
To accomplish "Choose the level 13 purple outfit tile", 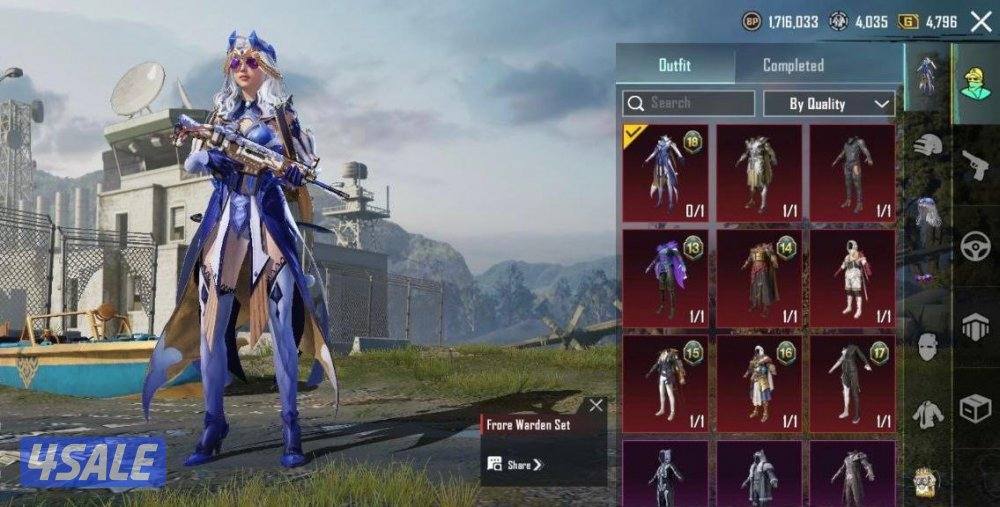I will (x=665, y=278).
